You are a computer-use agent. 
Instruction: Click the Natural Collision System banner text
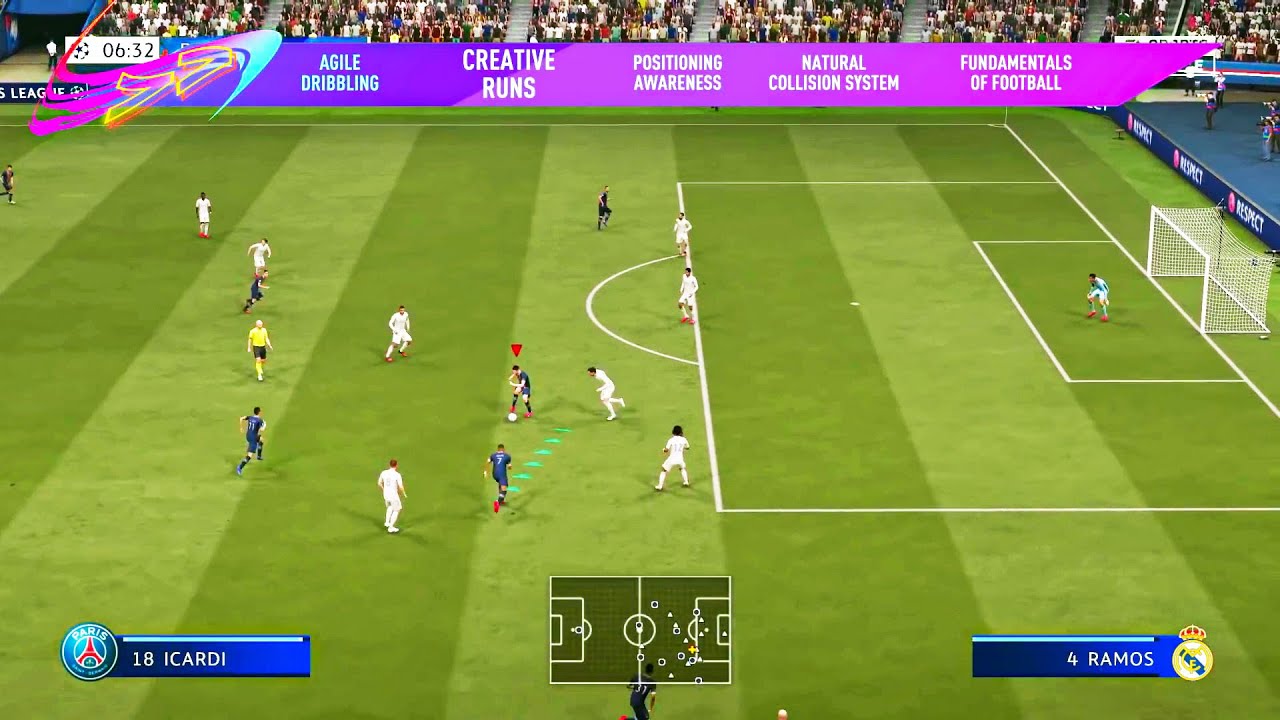834,72
